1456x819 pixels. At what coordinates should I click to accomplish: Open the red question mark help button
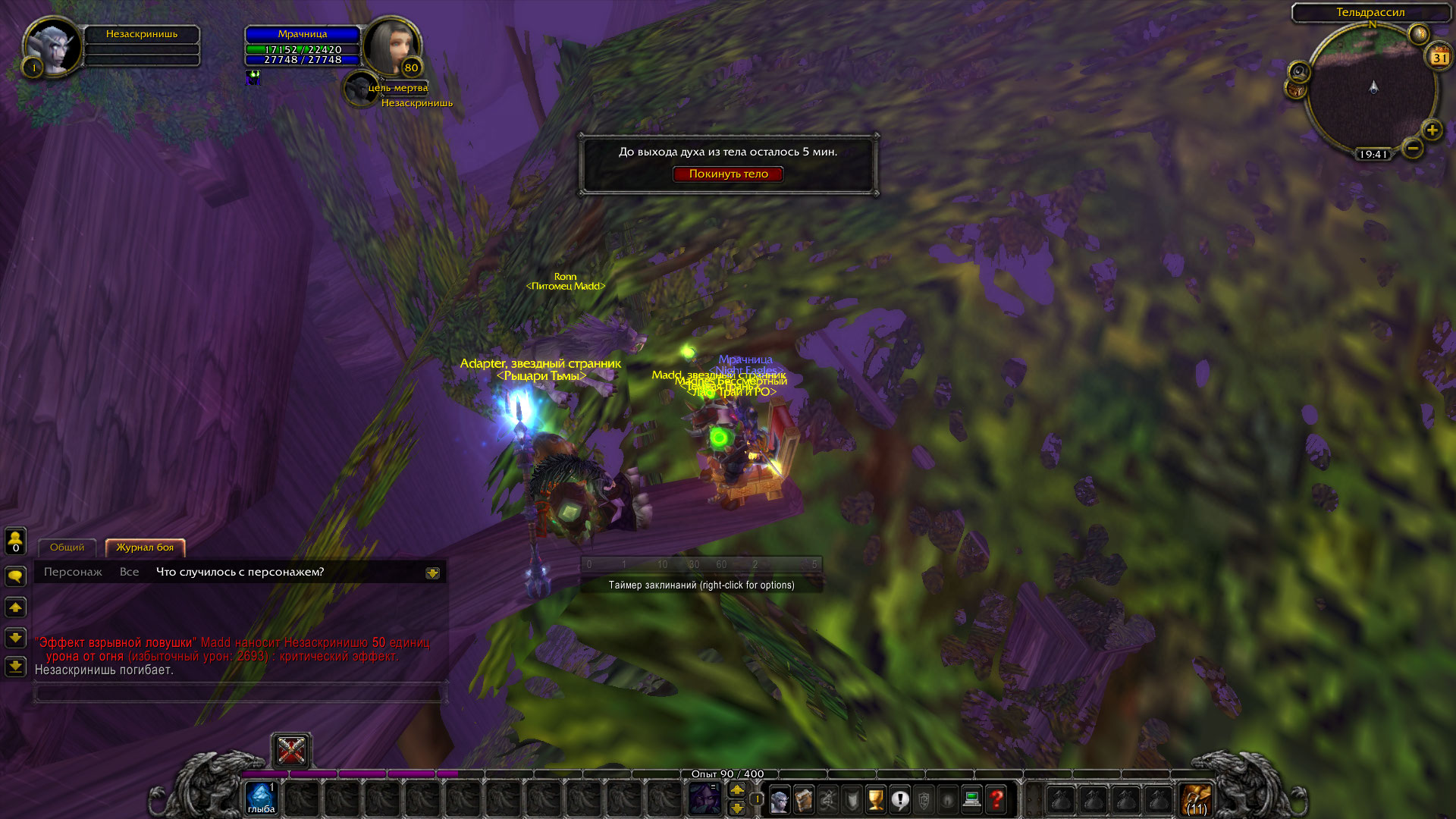(x=996, y=800)
